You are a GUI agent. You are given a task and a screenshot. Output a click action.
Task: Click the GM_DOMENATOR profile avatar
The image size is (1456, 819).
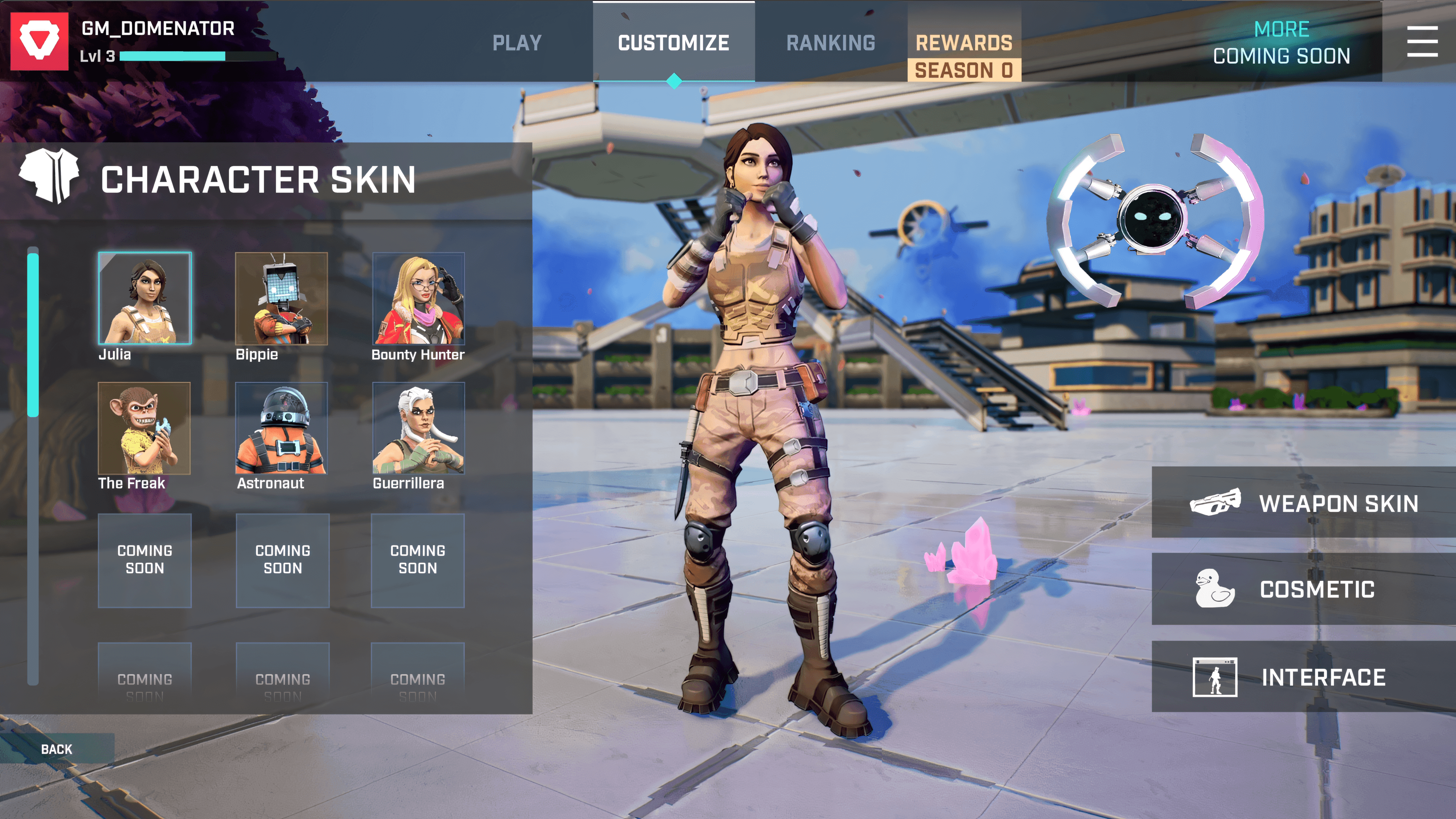[x=39, y=41]
